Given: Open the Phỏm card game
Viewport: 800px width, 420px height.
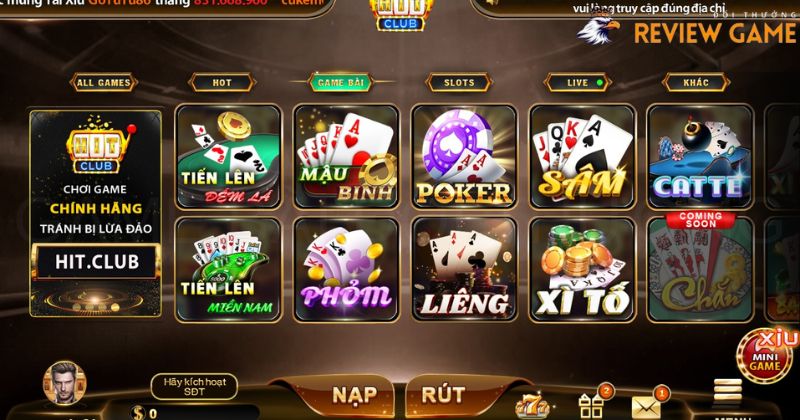Looking at the screenshot, I should tap(345, 268).
